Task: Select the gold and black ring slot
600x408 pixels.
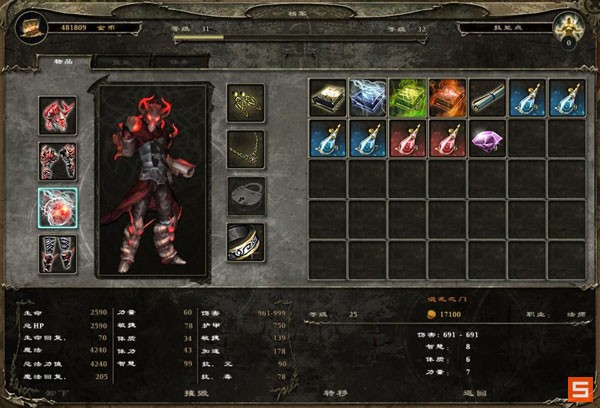Action: 245,242
